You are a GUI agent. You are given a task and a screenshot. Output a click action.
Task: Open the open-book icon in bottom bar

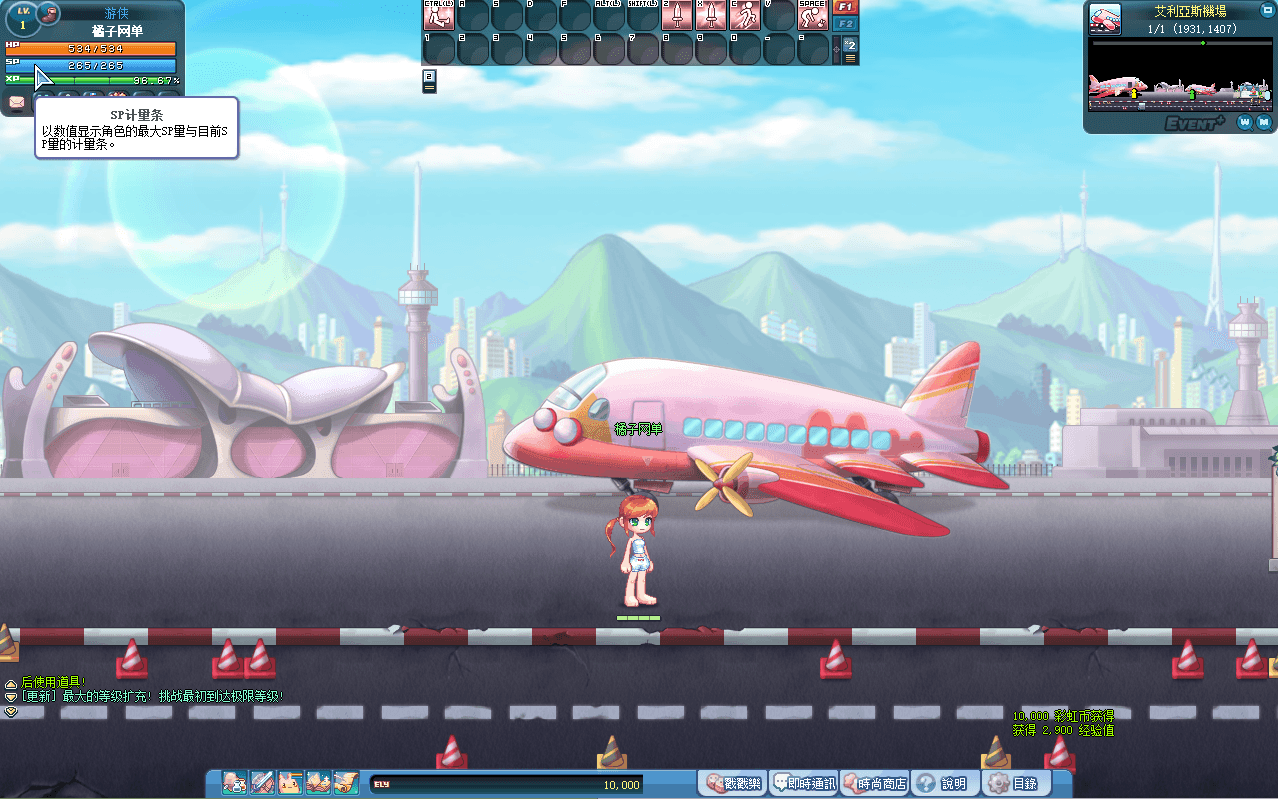[x=318, y=782]
